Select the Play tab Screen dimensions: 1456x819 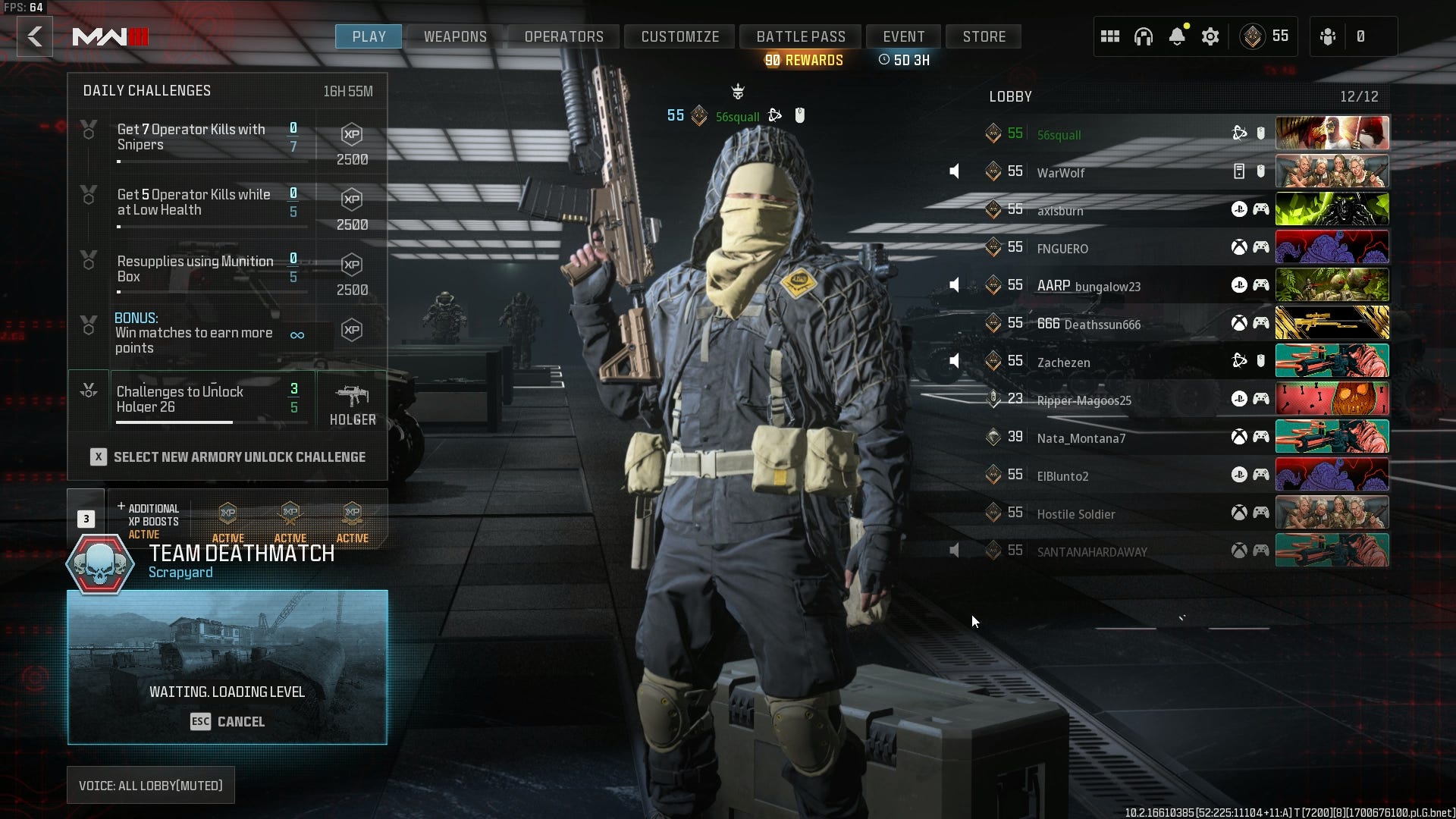(369, 36)
